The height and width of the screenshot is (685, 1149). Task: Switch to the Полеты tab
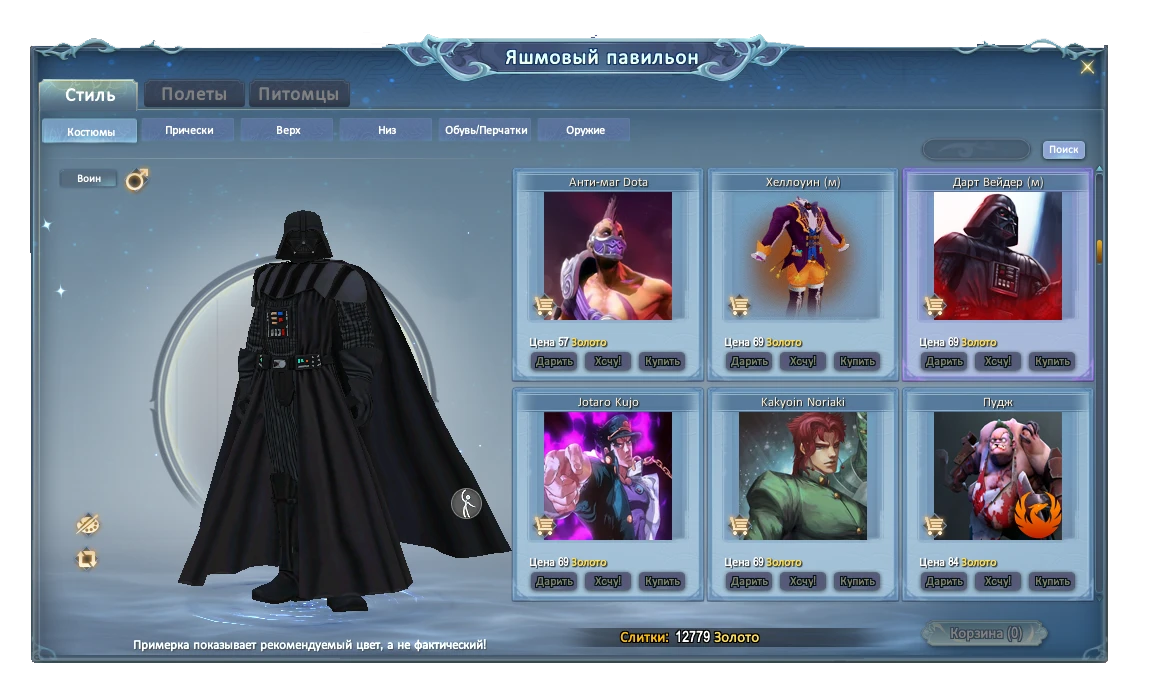(194, 95)
